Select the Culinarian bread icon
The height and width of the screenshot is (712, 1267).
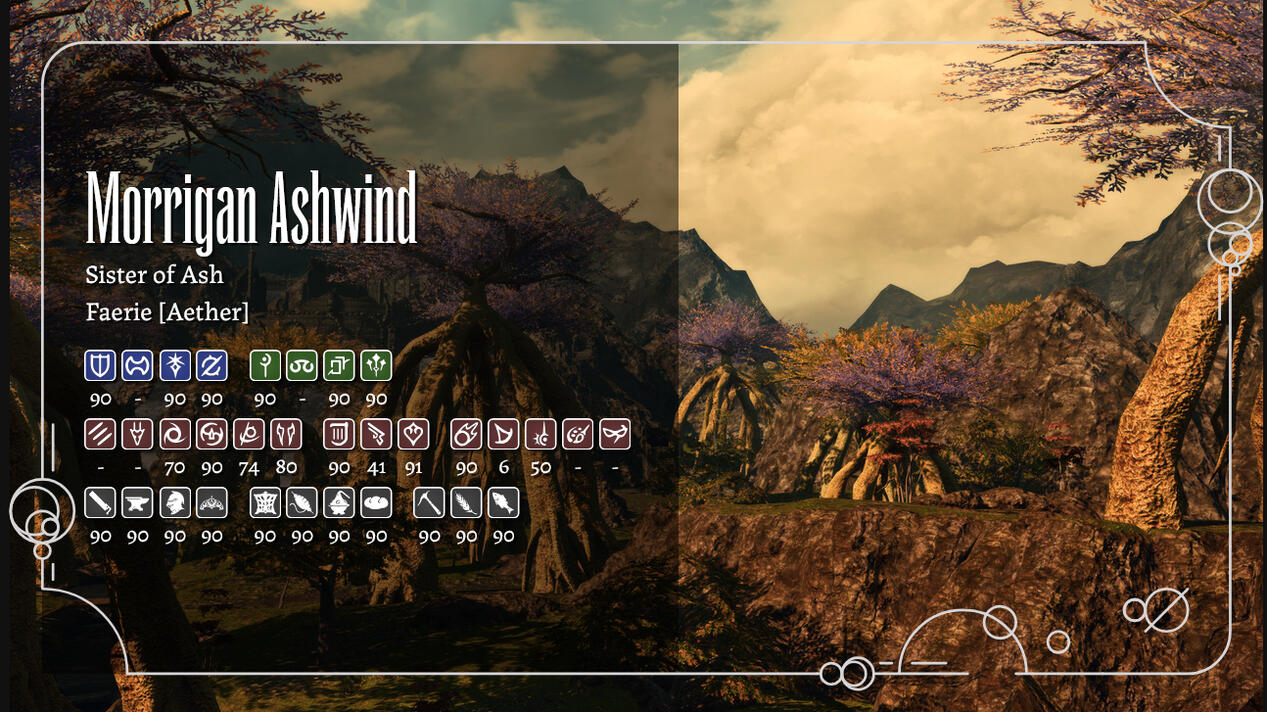[x=376, y=502]
